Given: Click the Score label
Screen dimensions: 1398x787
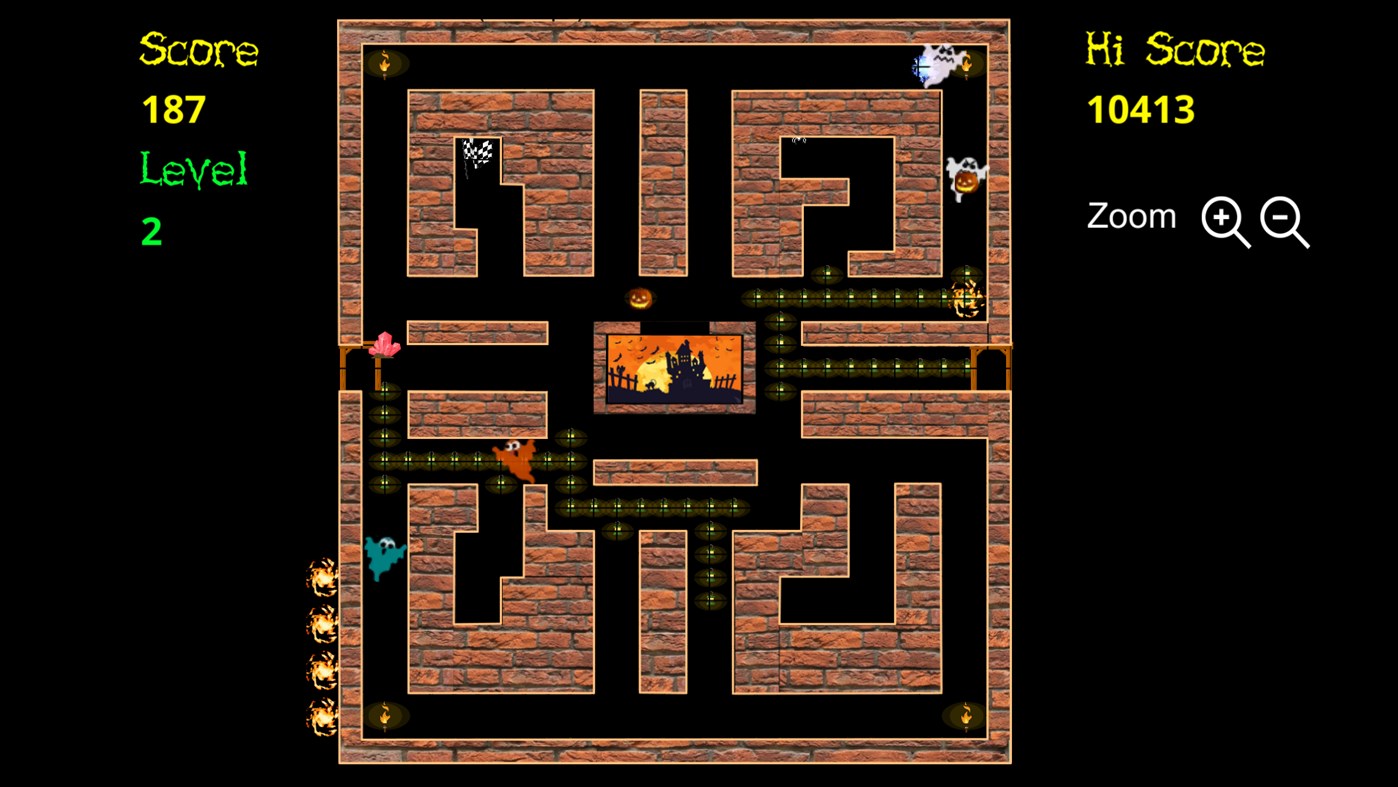Looking at the screenshot, I should pyautogui.click(x=198, y=51).
